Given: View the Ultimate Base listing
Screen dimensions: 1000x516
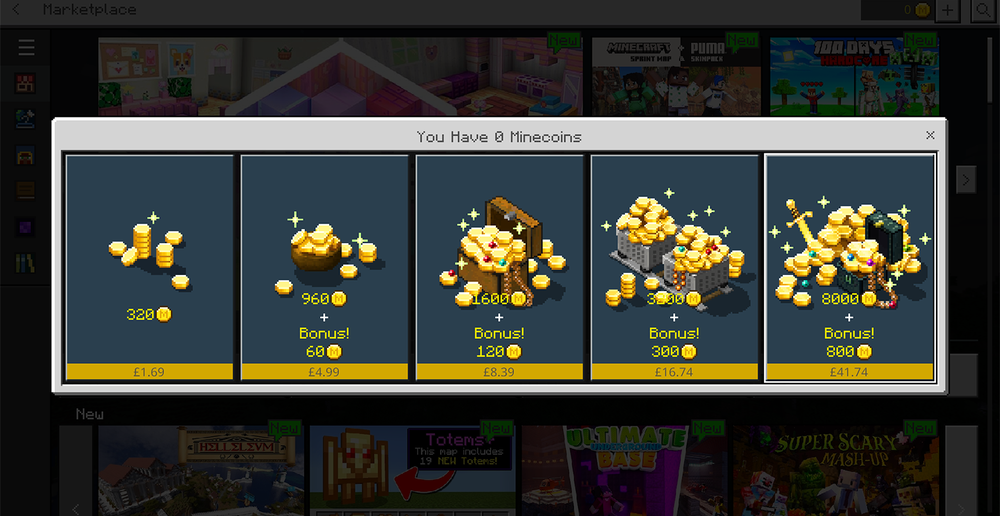Looking at the screenshot, I should [x=620, y=470].
